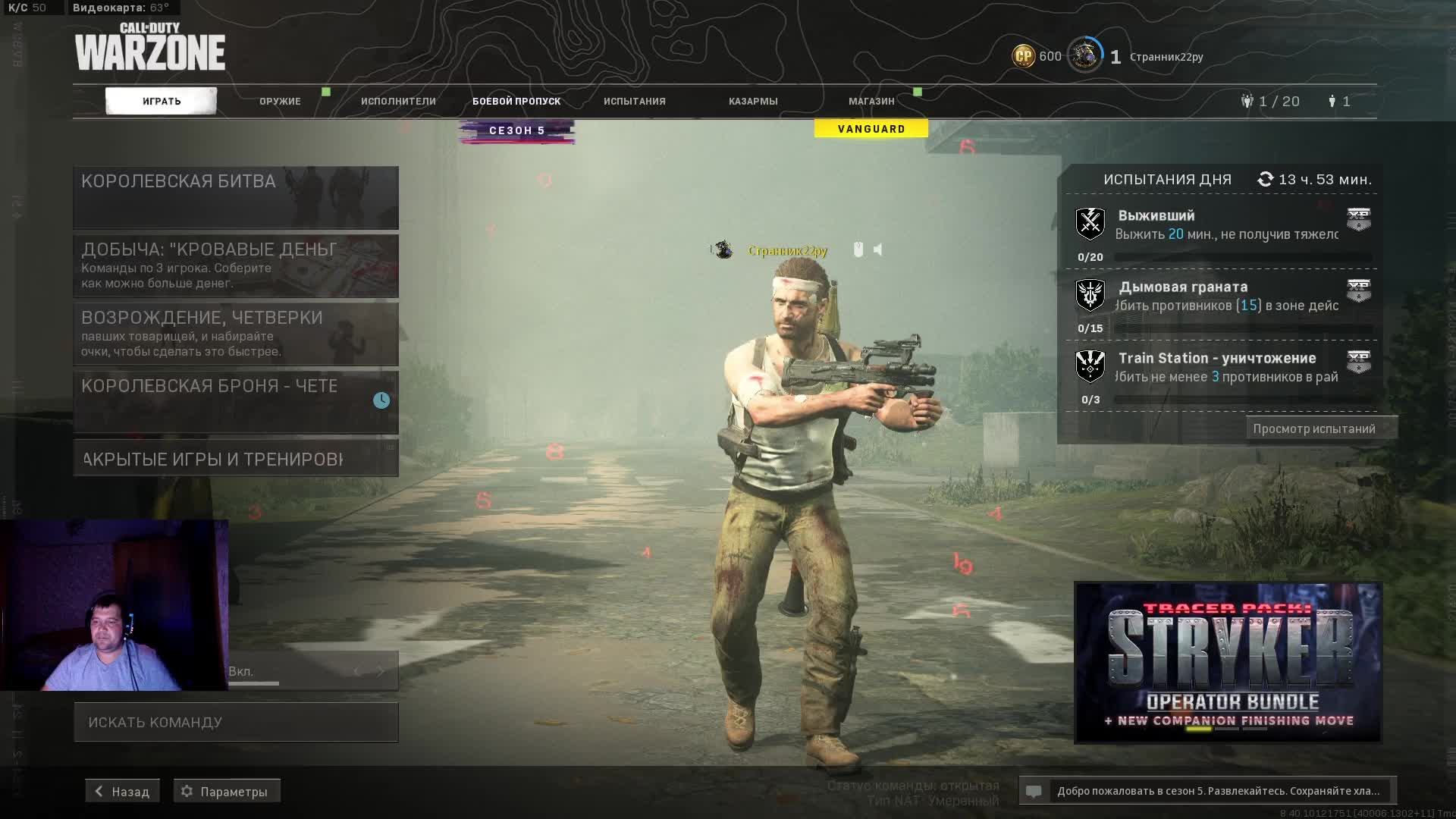Select the КОРОЛЕВСКАЯ БИТВА mode
Screen dimensions: 1456x819
tap(236, 197)
